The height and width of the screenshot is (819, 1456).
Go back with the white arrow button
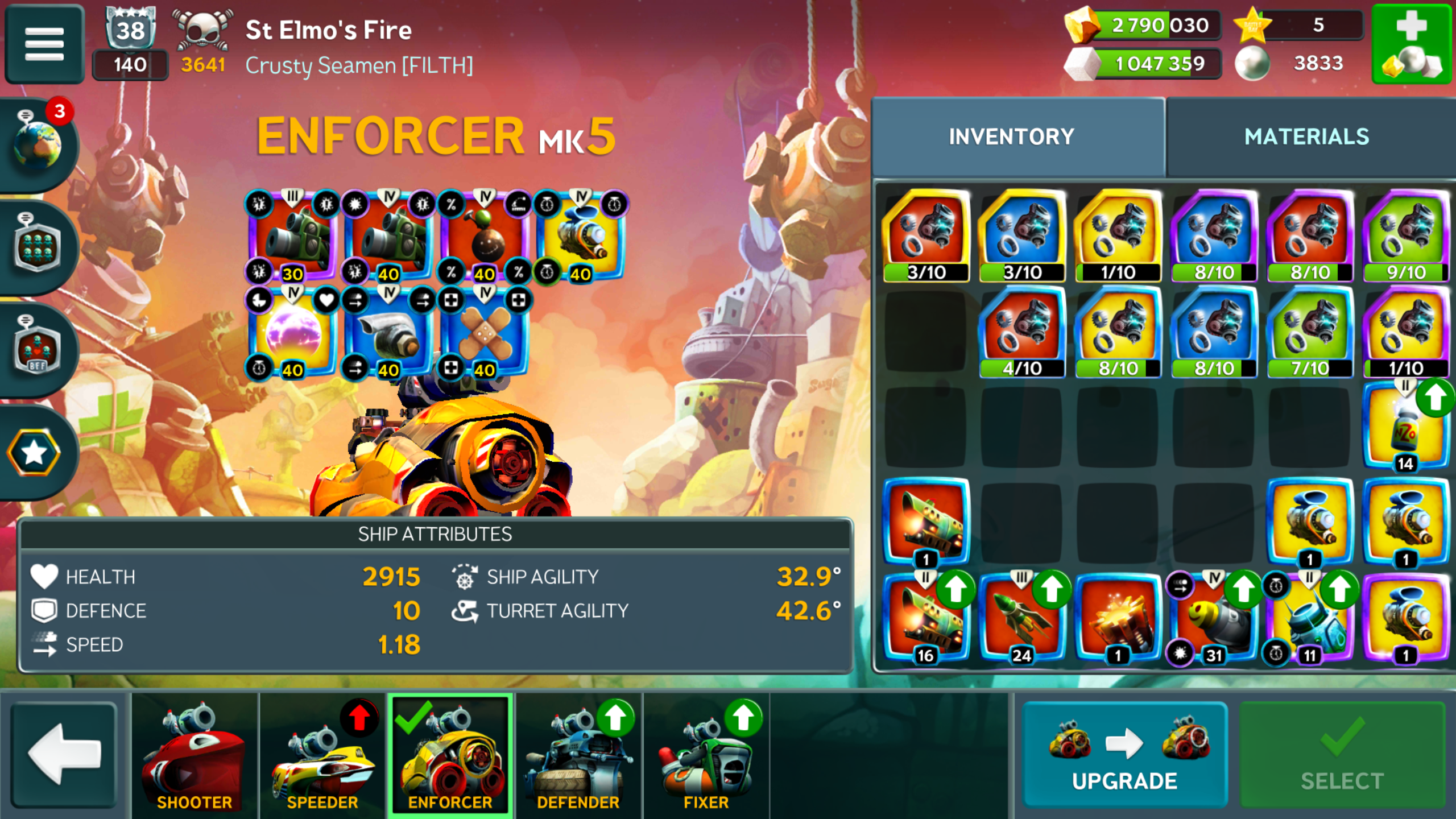(x=64, y=754)
